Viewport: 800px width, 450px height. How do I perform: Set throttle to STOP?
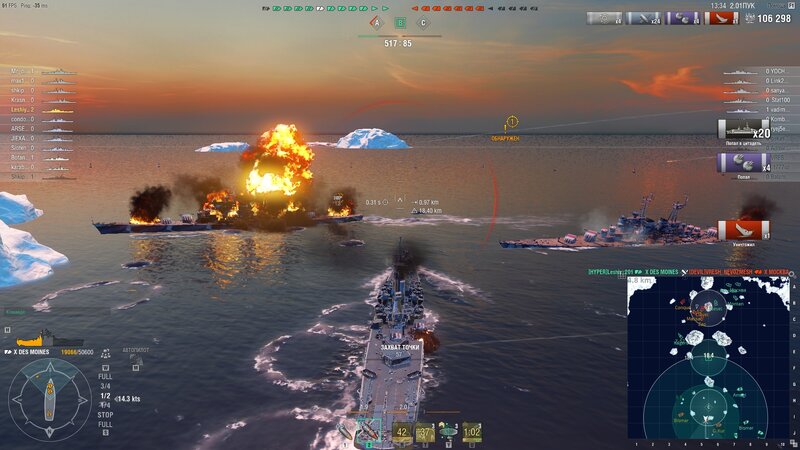pos(105,413)
